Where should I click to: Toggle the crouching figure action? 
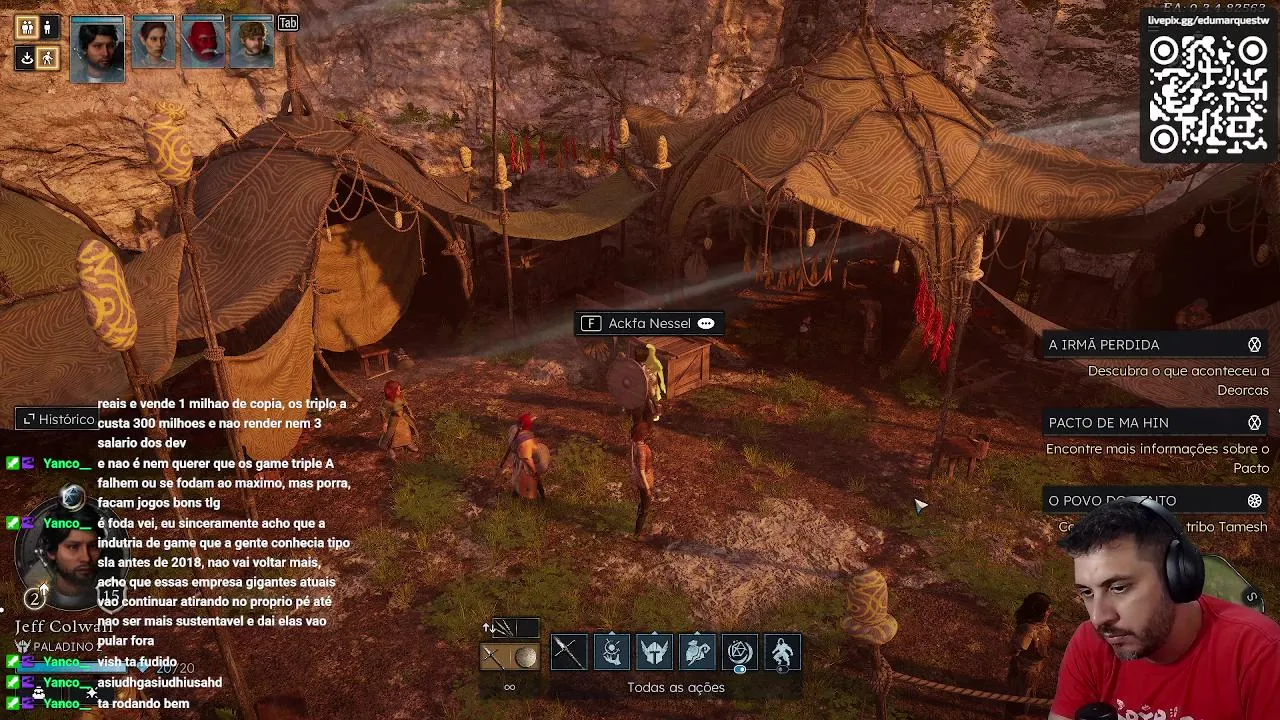783,653
